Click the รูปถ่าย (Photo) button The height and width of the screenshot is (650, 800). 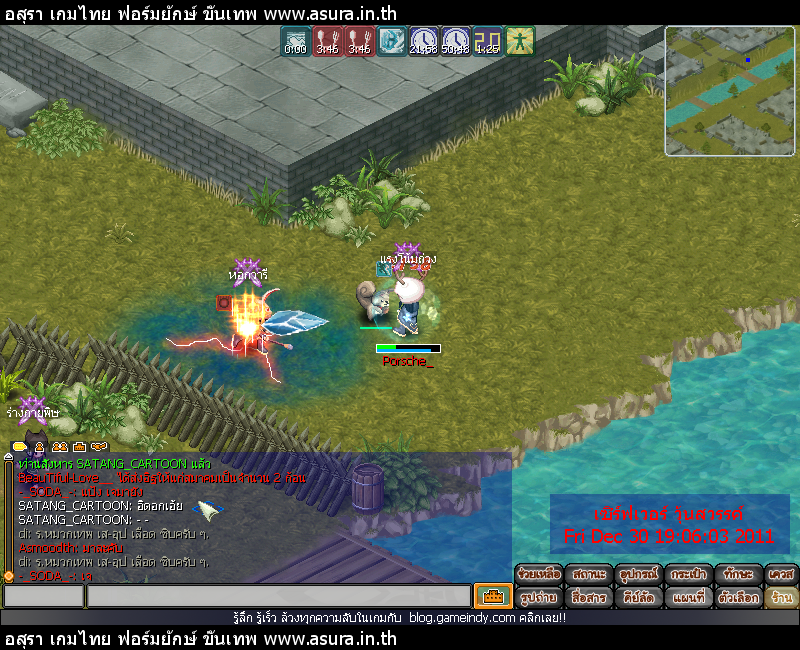tap(539, 597)
